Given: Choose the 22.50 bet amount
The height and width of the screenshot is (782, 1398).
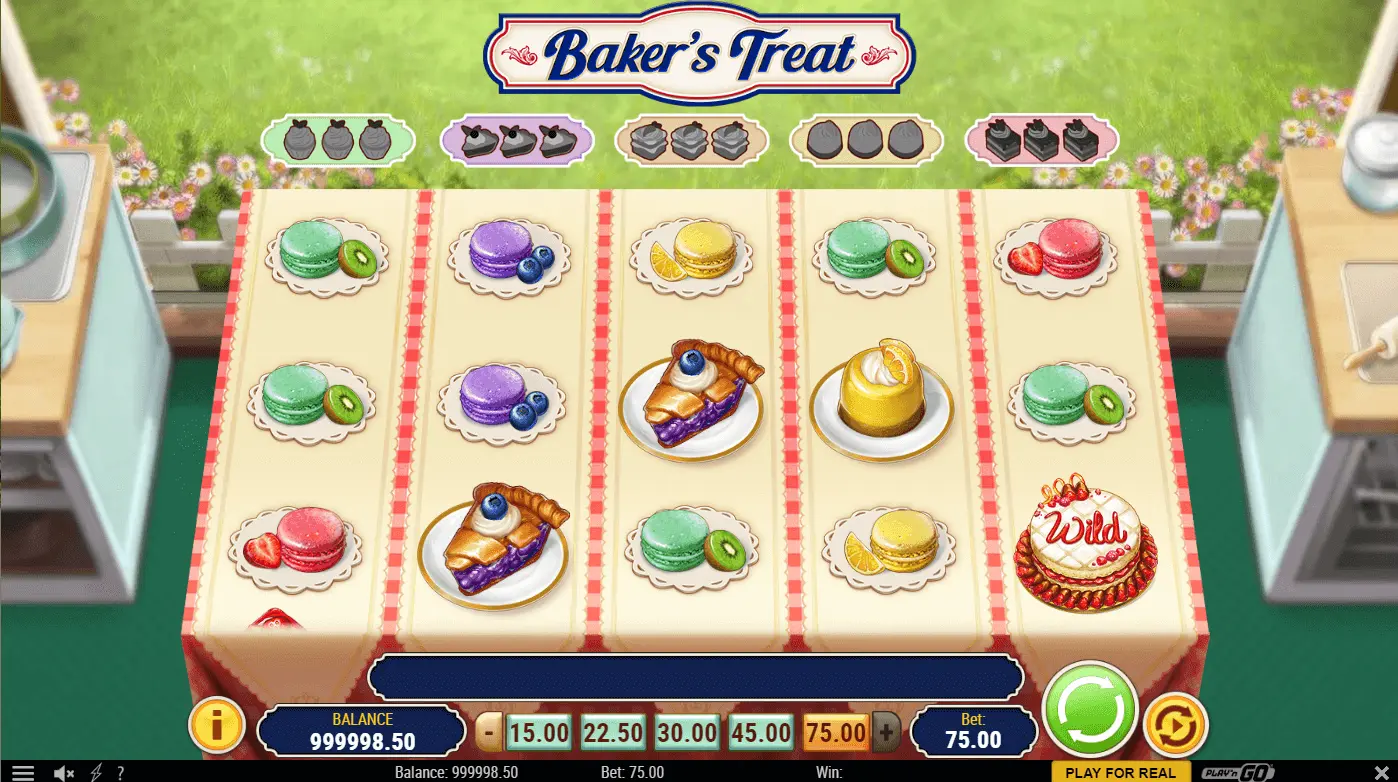Looking at the screenshot, I should tap(612, 733).
